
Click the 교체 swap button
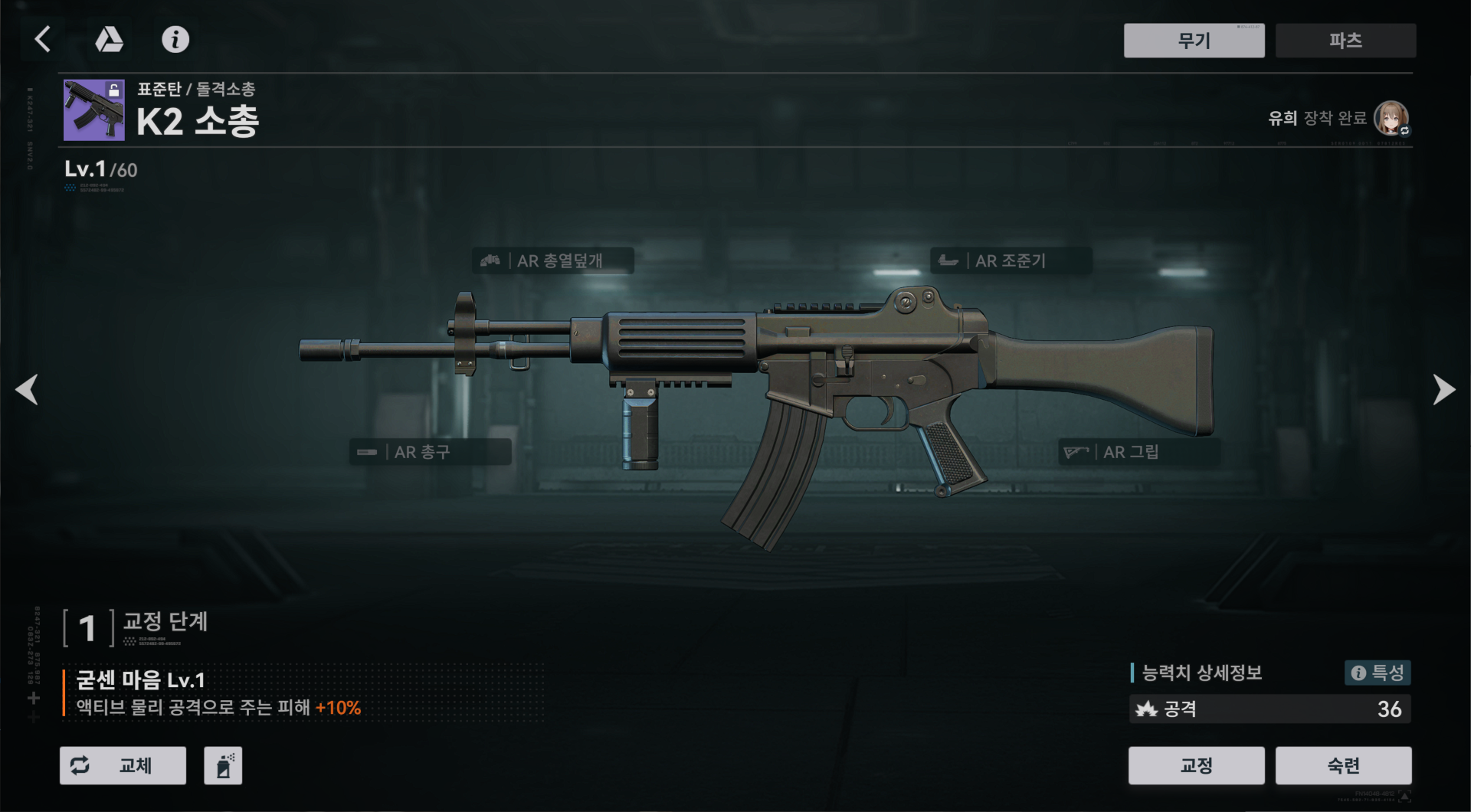[x=123, y=765]
